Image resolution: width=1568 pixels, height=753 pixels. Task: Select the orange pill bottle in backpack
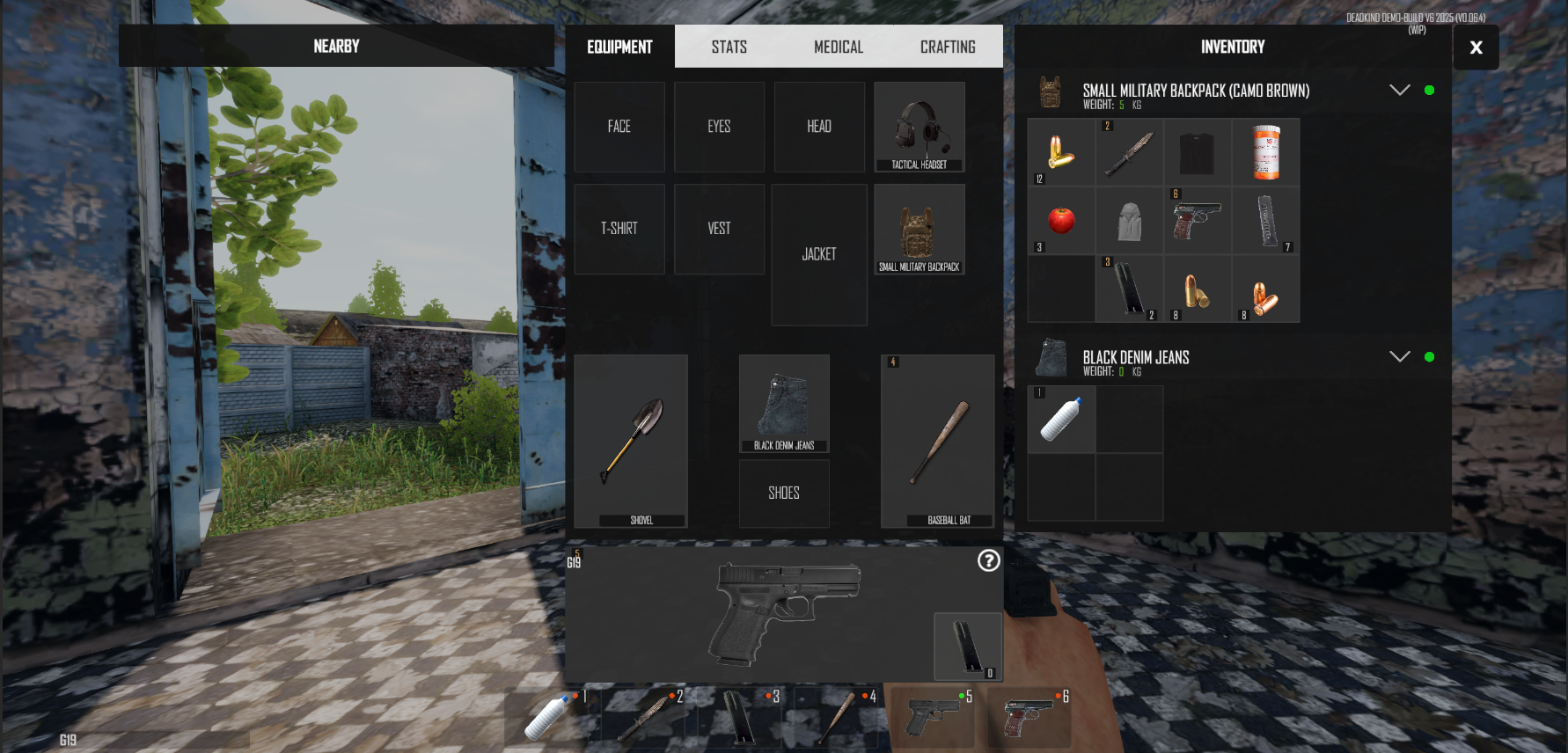[x=1266, y=152]
